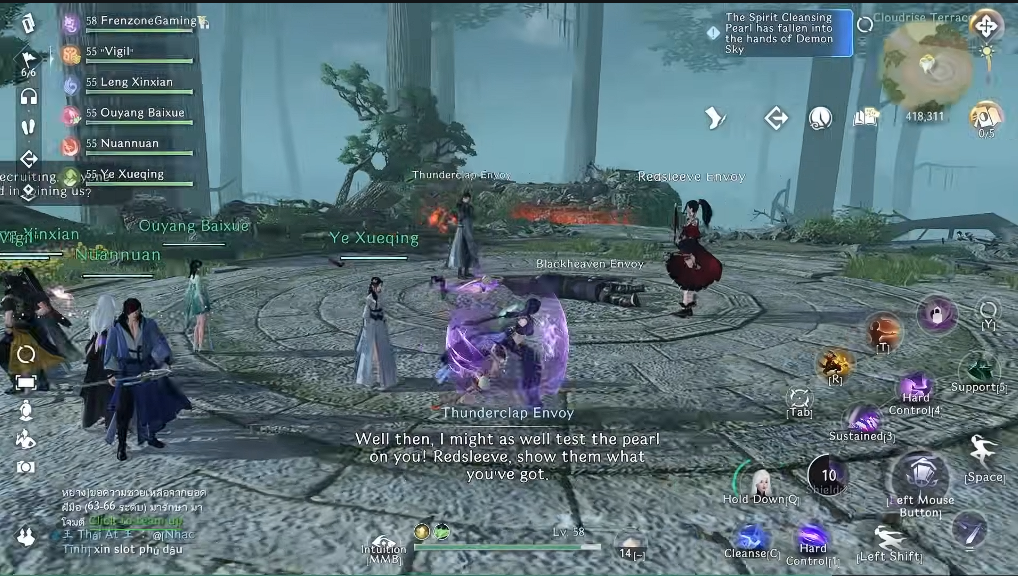Viewport: 1018px width, 576px height.
Task: Activate the Support skill
Action: point(979,369)
